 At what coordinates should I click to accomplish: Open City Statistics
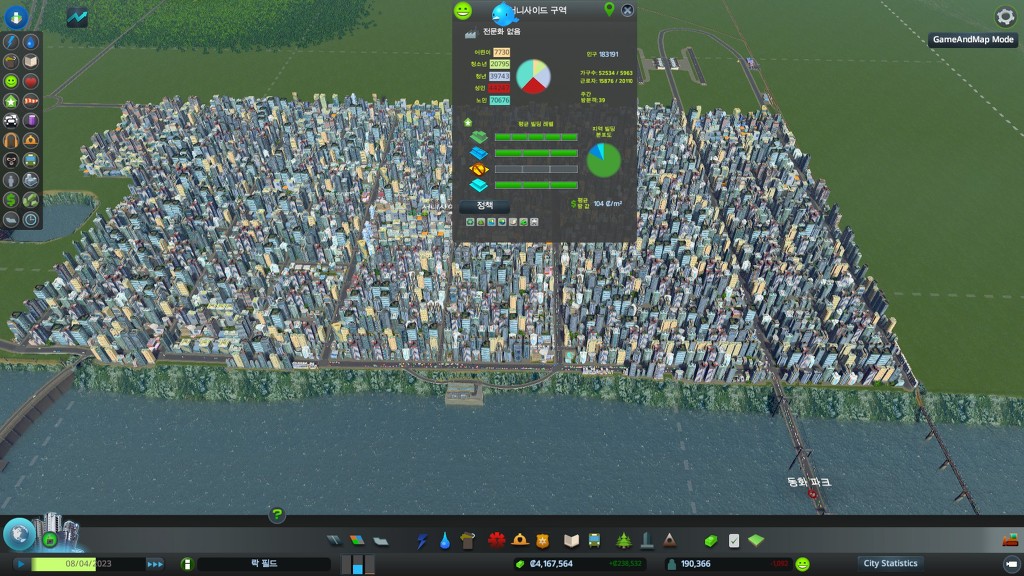890,563
